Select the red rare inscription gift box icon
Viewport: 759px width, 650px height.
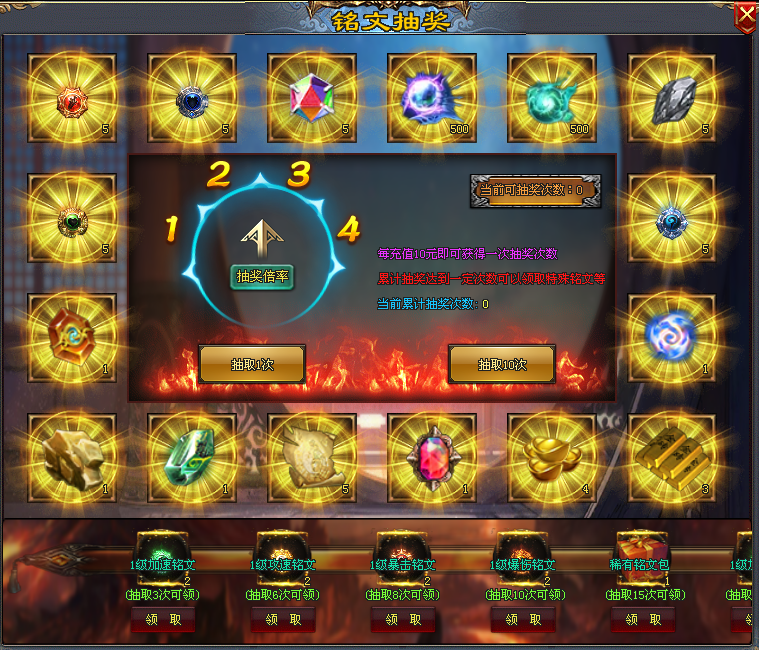coord(640,549)
